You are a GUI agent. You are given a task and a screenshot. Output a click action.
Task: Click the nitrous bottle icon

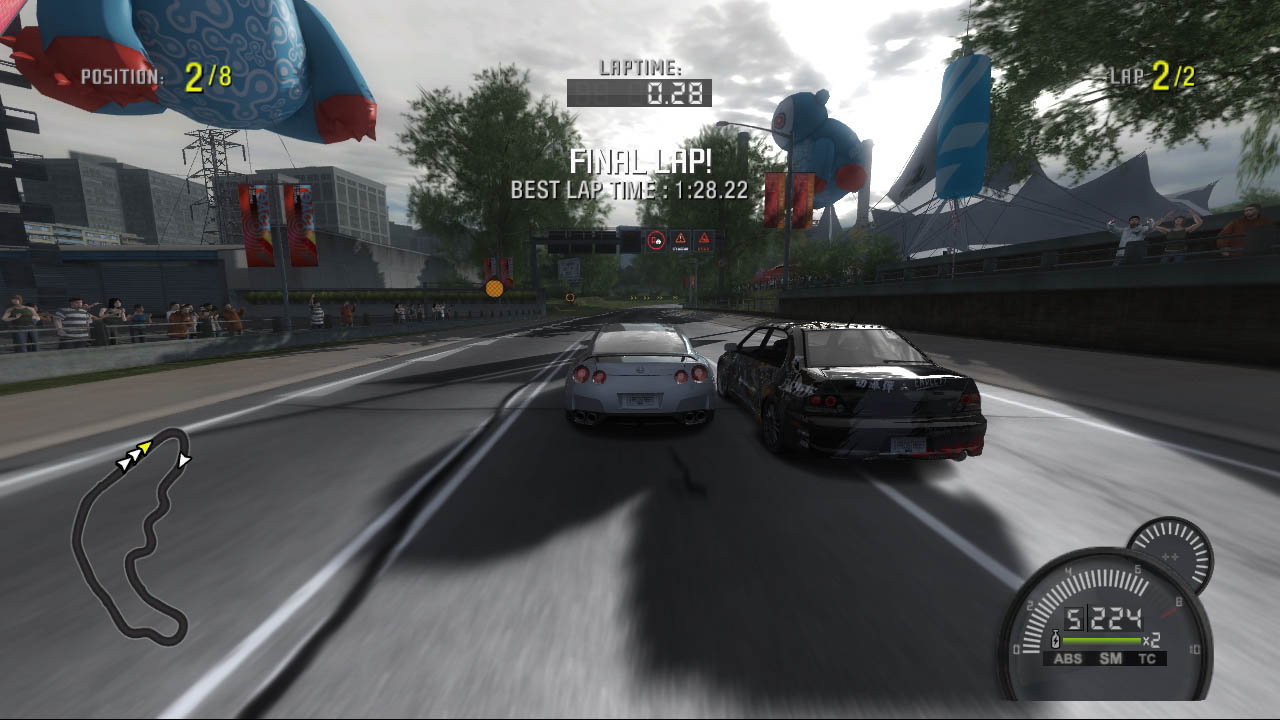pyautogui.click(x=1054, y=639)
